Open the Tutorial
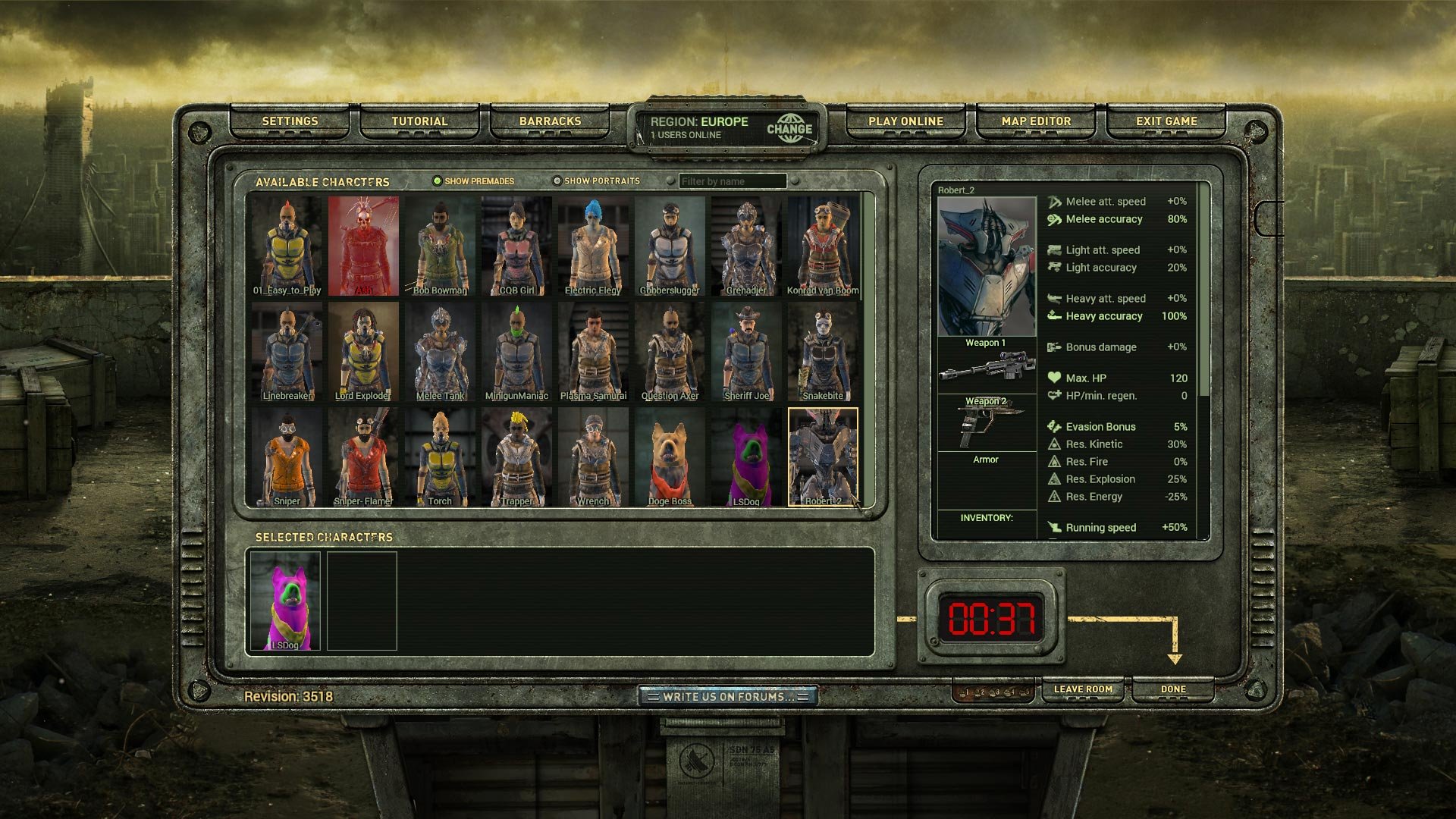The image size is (1456, 819). [x=419, y=121]
